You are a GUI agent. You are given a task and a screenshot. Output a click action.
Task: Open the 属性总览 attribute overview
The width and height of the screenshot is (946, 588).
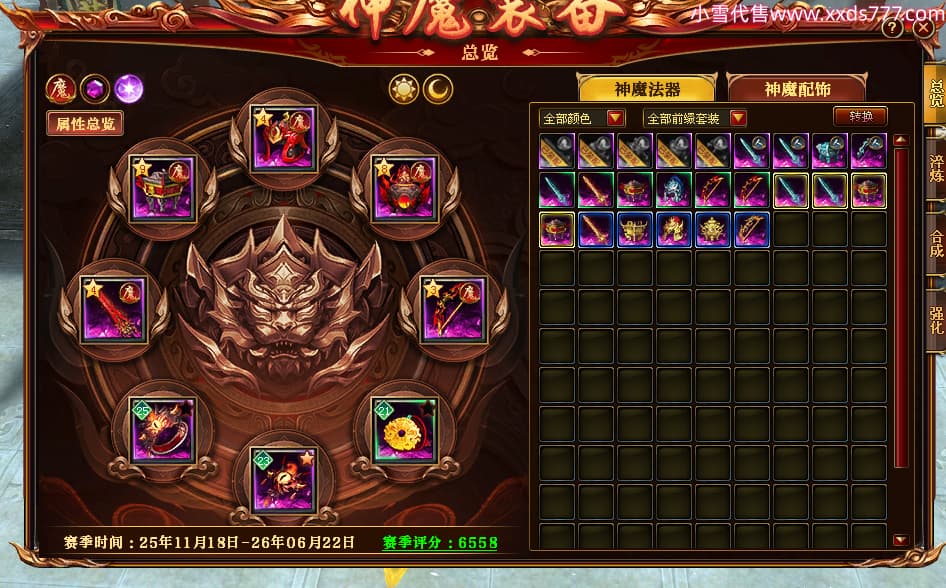pyautogui.click(x=85, y=123)
